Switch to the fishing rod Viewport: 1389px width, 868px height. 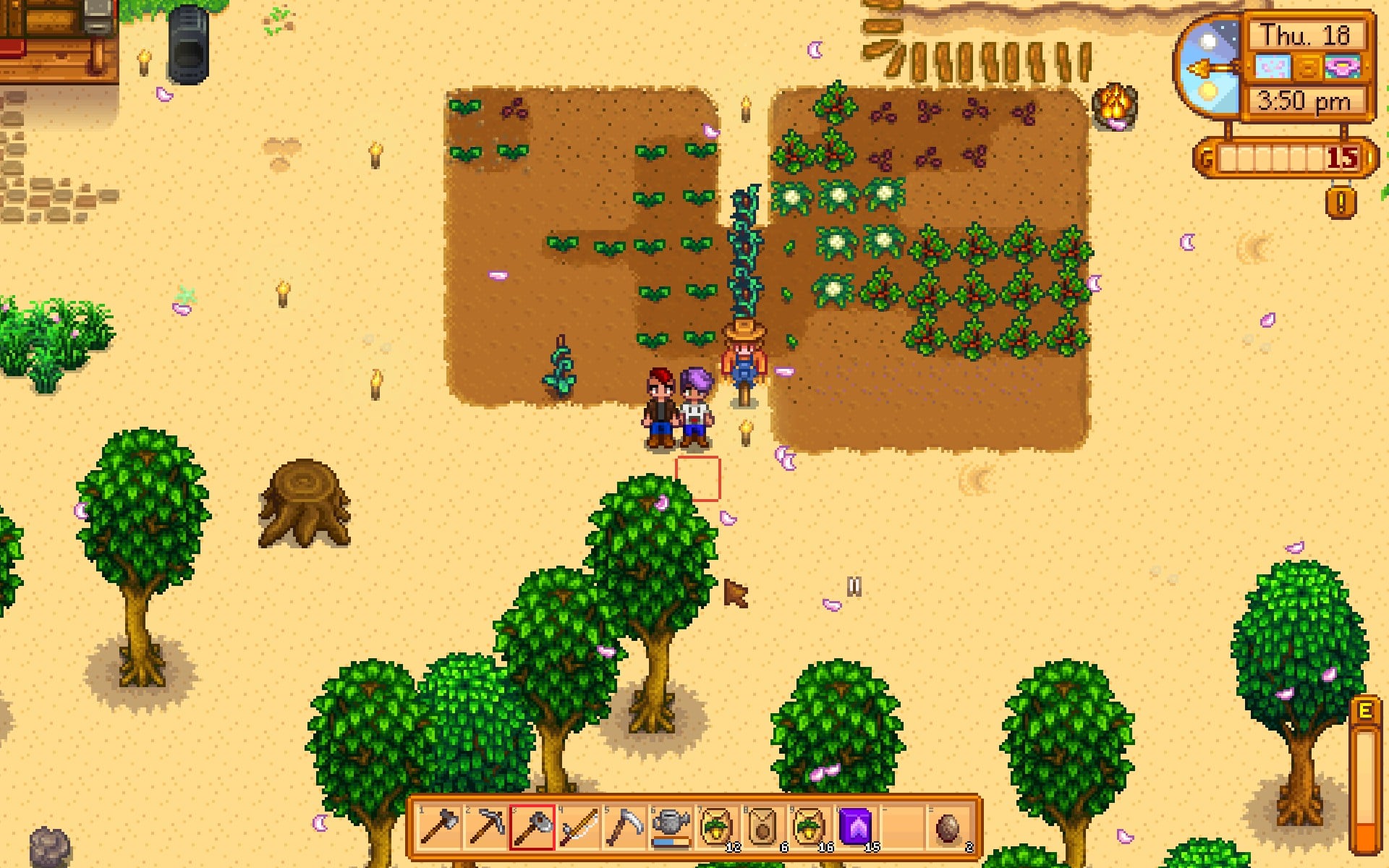click(579, 827)
